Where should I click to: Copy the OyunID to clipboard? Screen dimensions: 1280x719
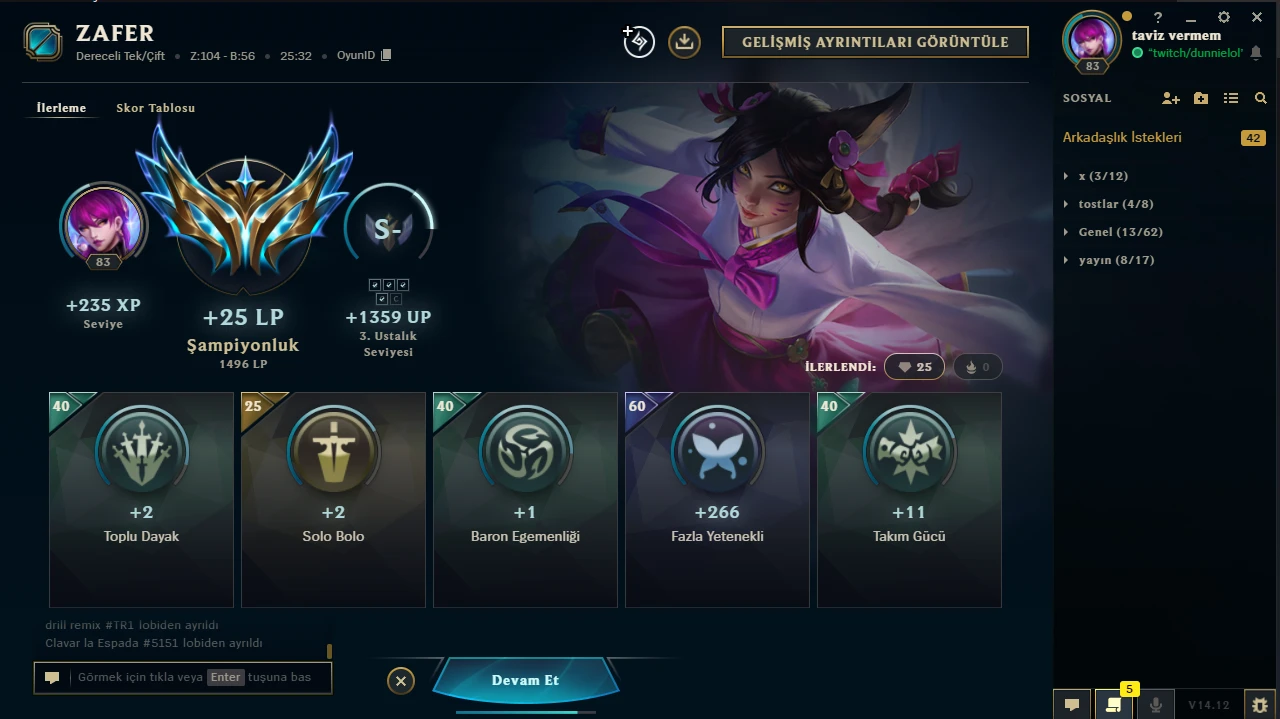click(x=387, y=56)
